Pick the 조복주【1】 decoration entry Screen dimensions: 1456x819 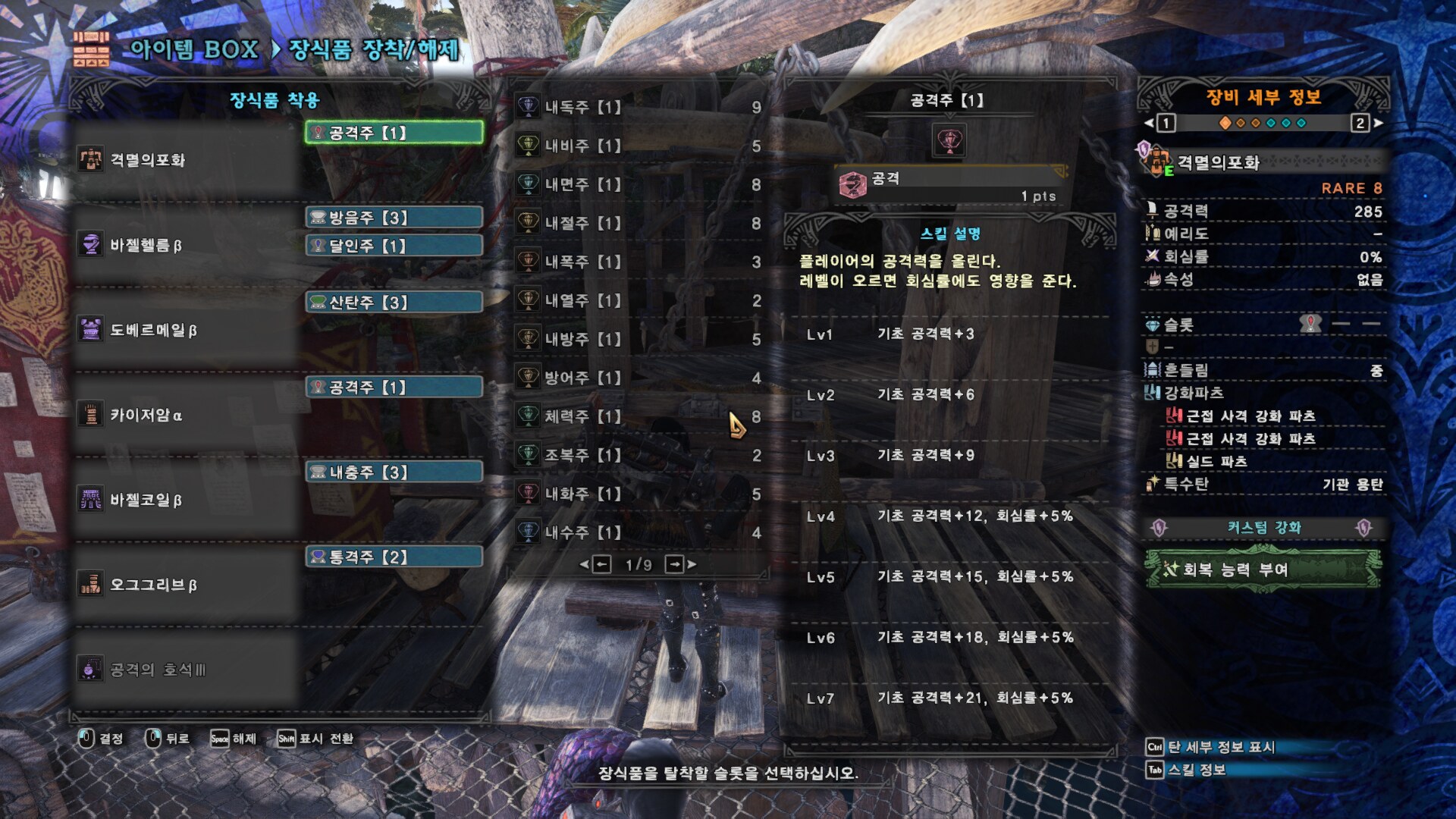coord(637,455)
